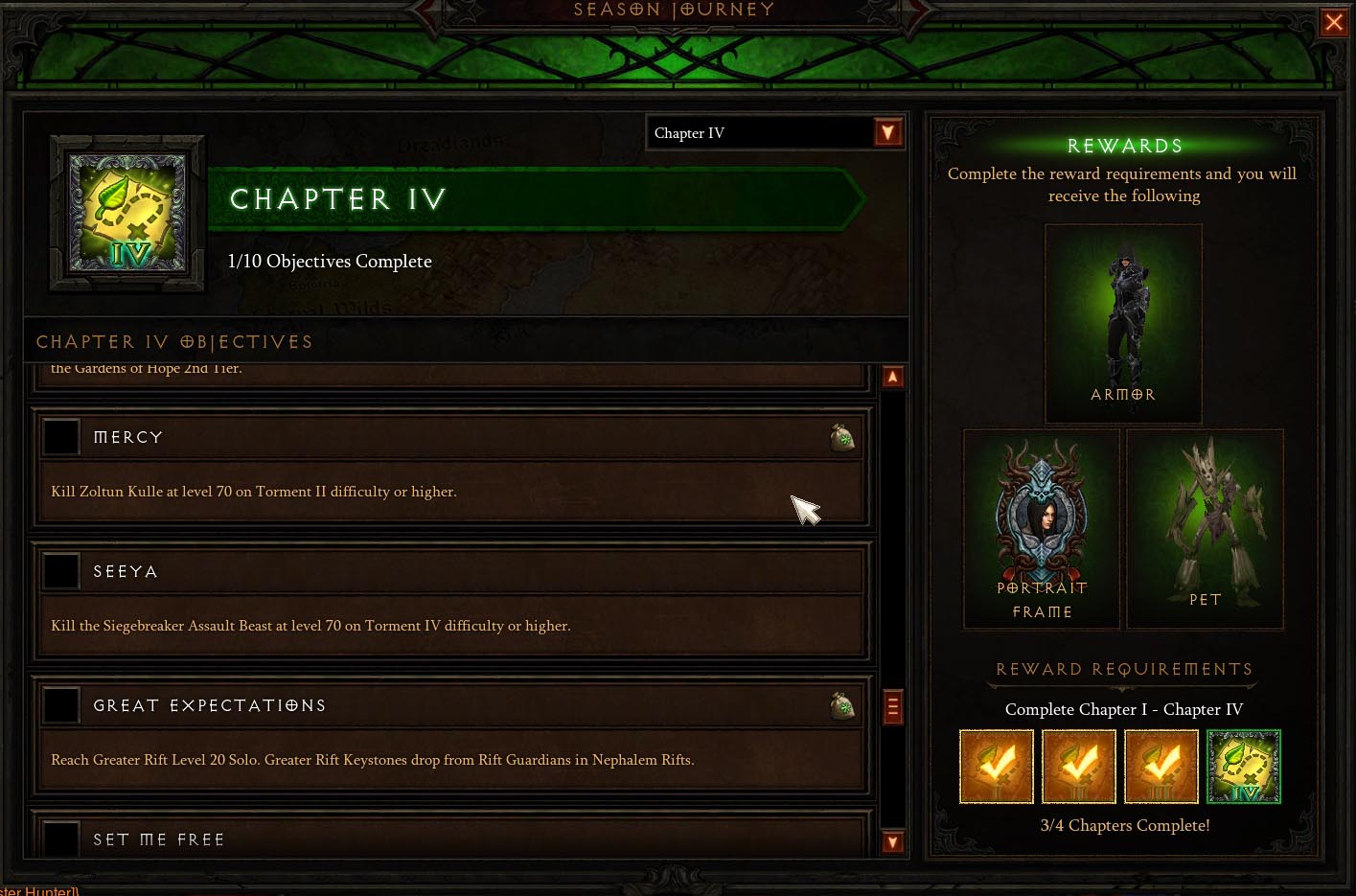This screenshot has height=896, width=1356.
Task: View the Portrait Frame reward
Action: point(1042,528)
